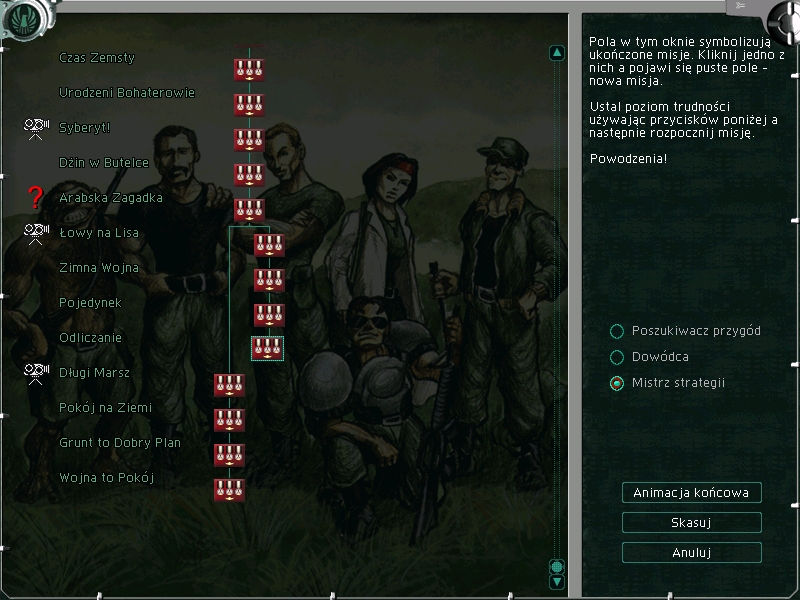Click the highlighted Odliczanie mission tile
Image resolution: width=800 pixels, height=600 pixels.
coord(268,348)
